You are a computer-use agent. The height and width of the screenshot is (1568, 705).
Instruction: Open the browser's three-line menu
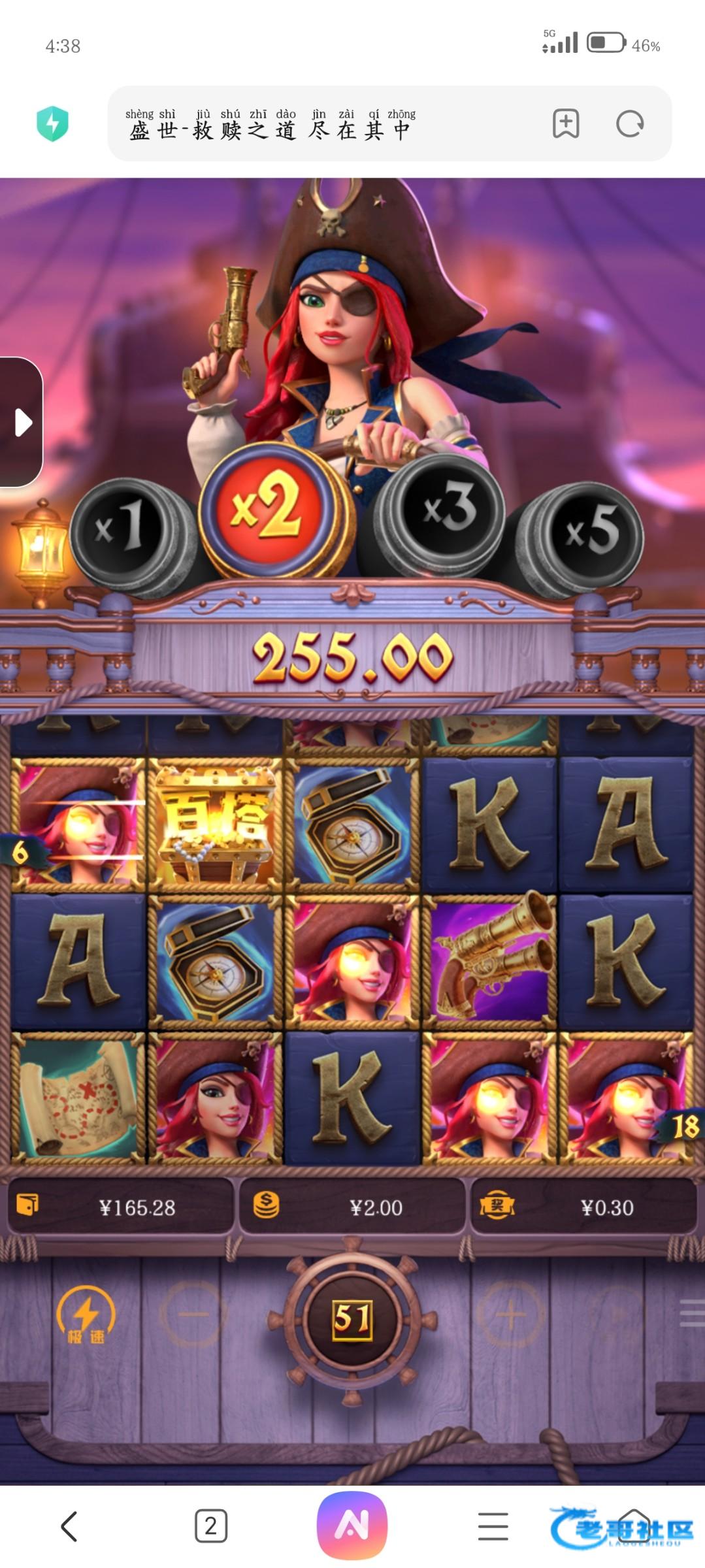coord(493,1526)
